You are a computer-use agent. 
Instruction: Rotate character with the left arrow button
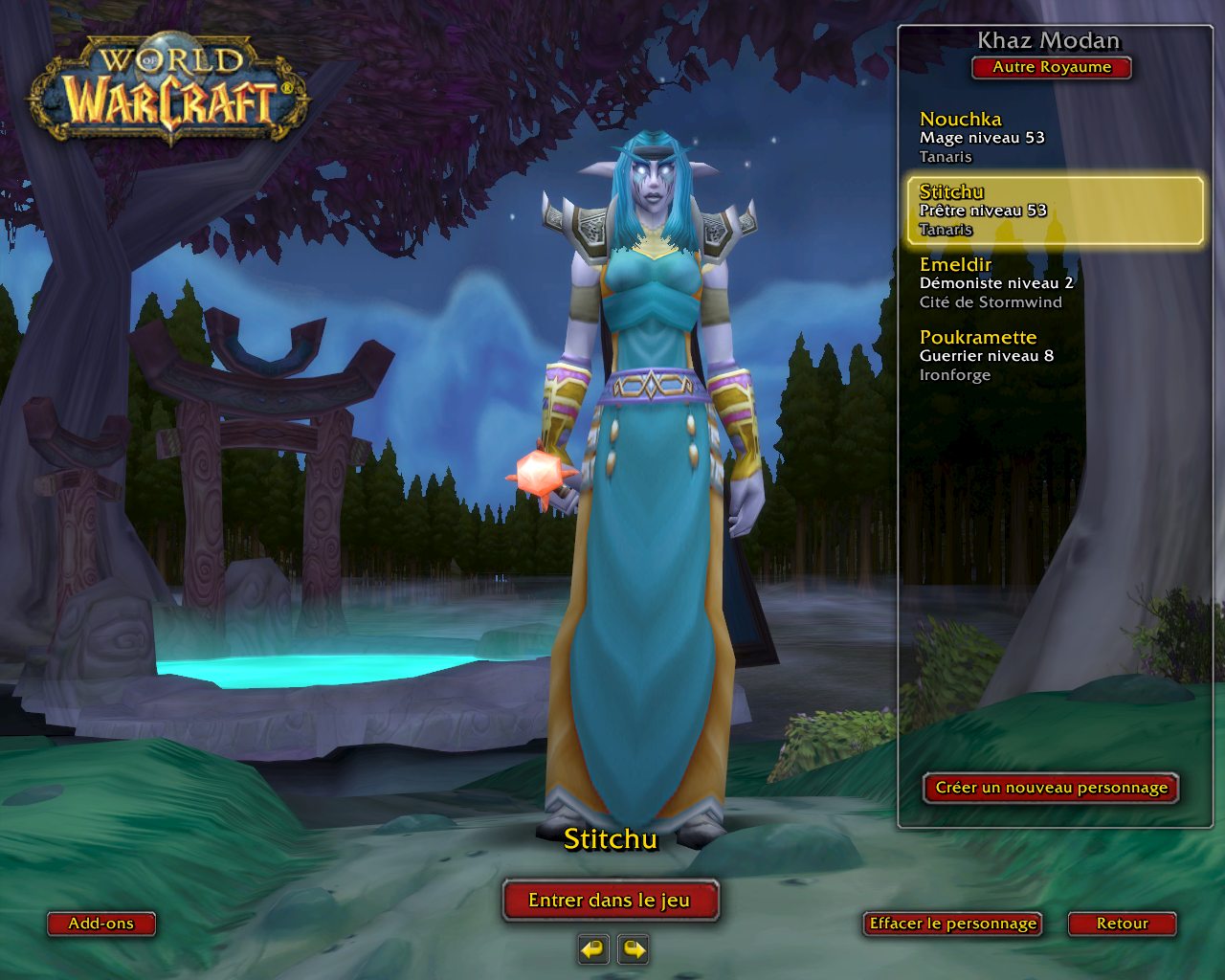pos(593,949)
